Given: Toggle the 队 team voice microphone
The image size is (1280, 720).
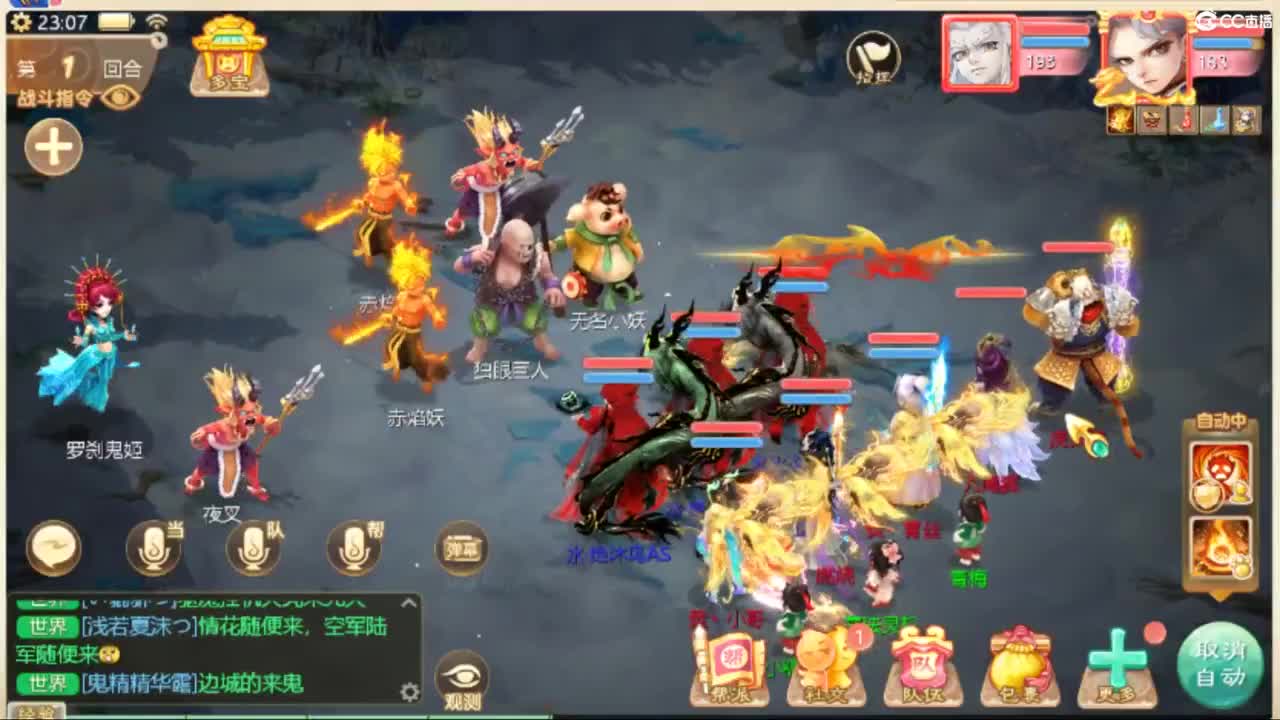Looking at the screenshot, I should click(x=252, y=548).
